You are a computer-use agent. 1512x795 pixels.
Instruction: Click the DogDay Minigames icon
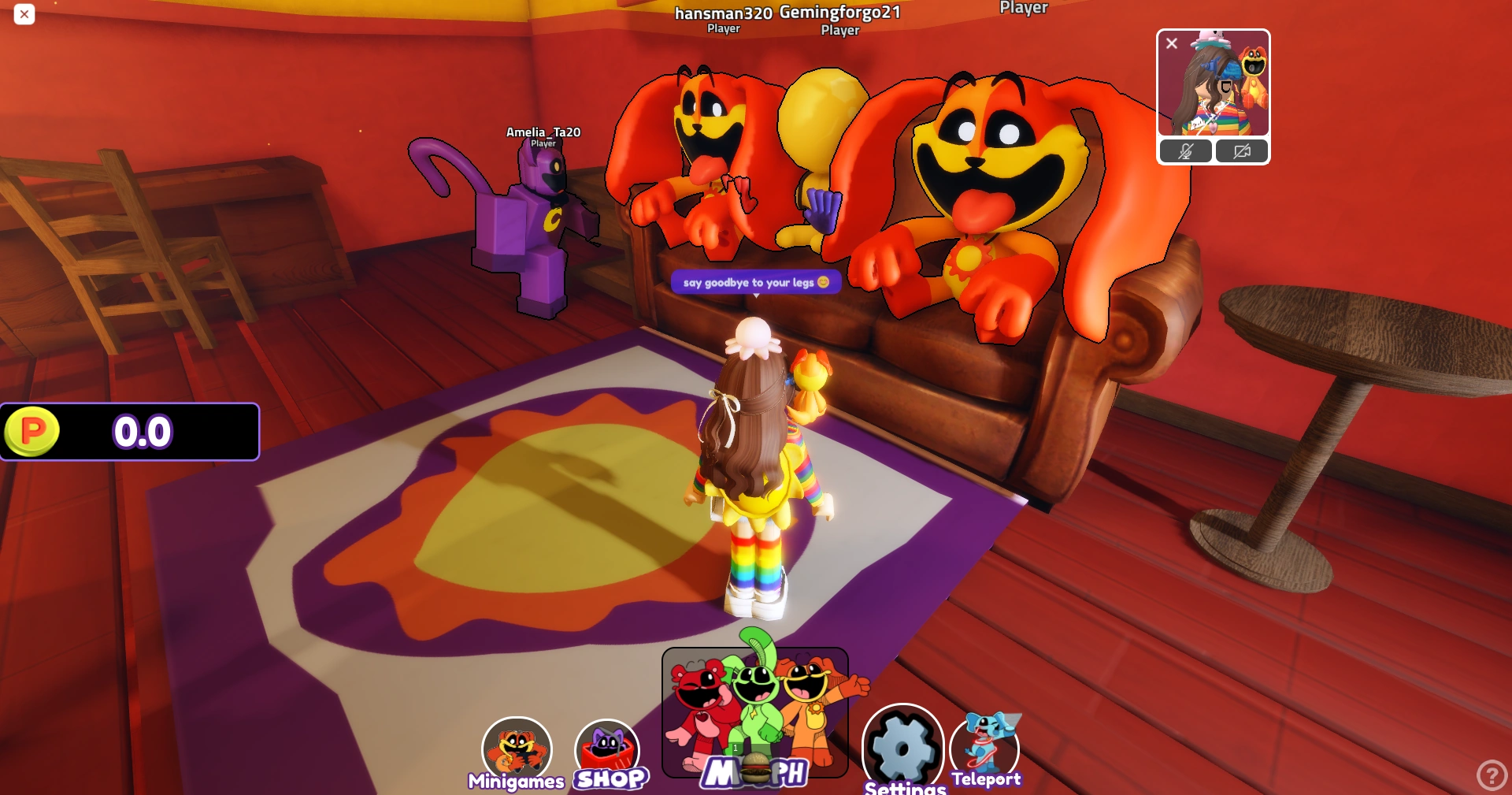(x=517, y=745)
